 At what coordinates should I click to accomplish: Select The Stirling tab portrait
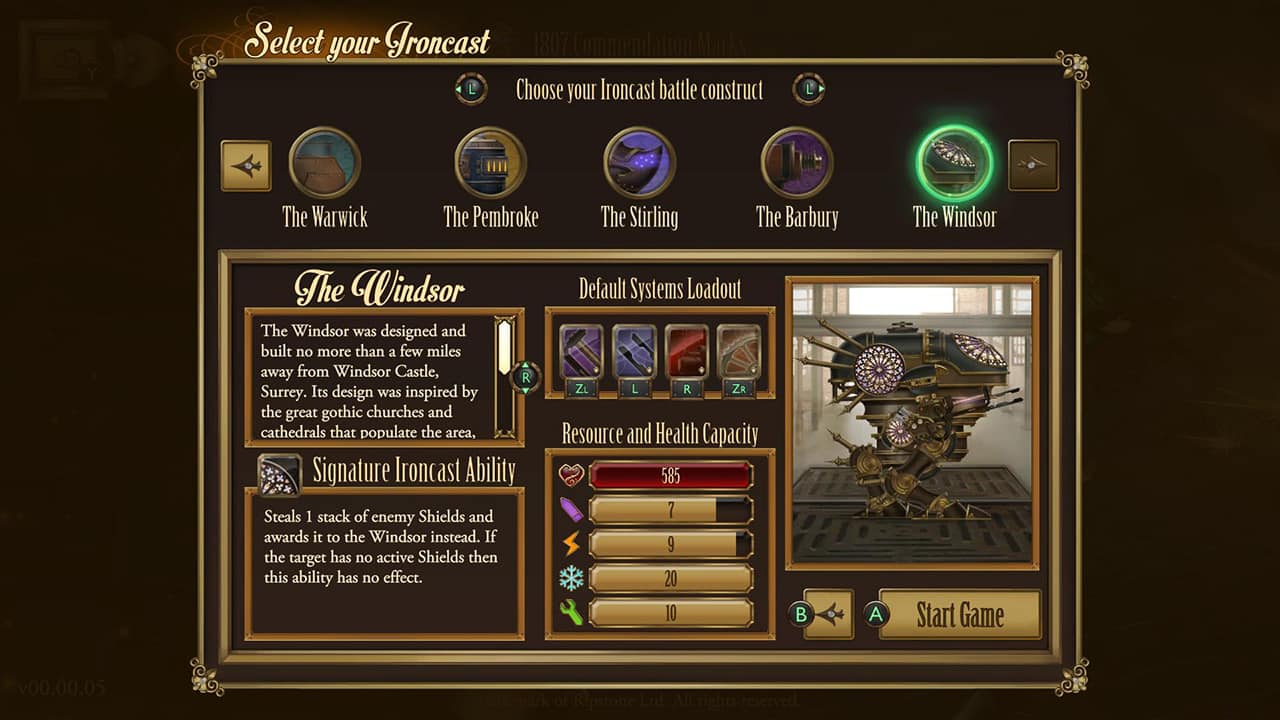coord(638,163)
